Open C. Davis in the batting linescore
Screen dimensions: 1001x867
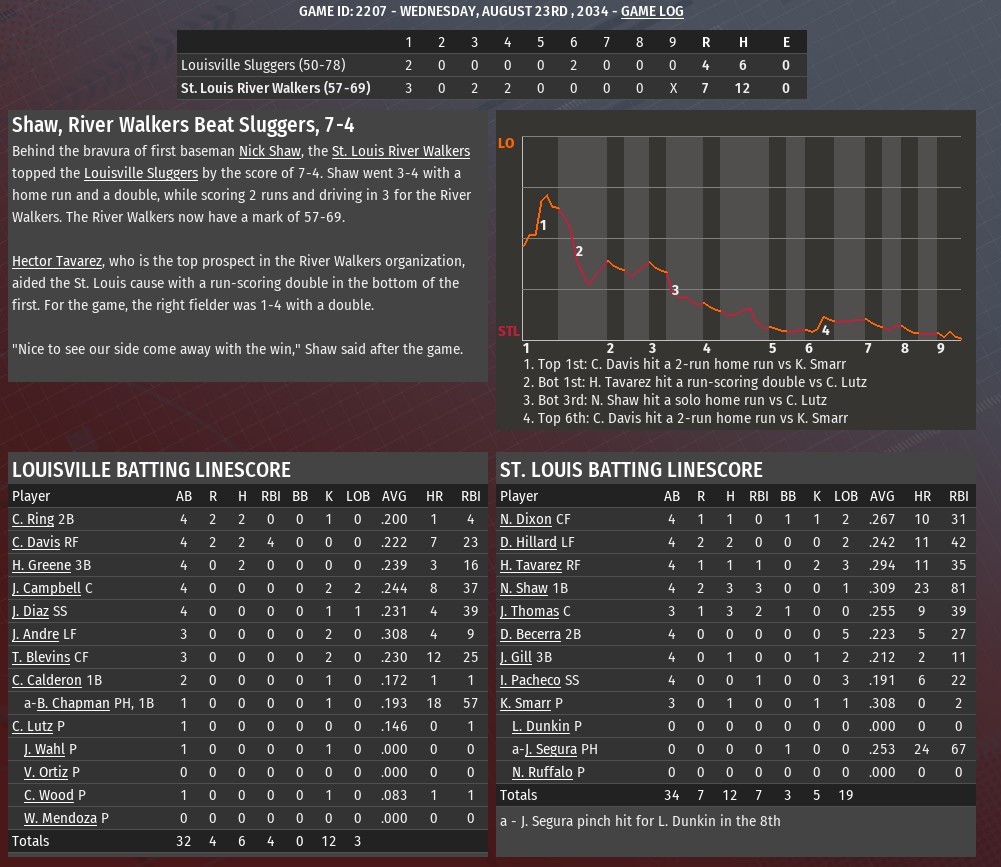(x=36, y=542)
